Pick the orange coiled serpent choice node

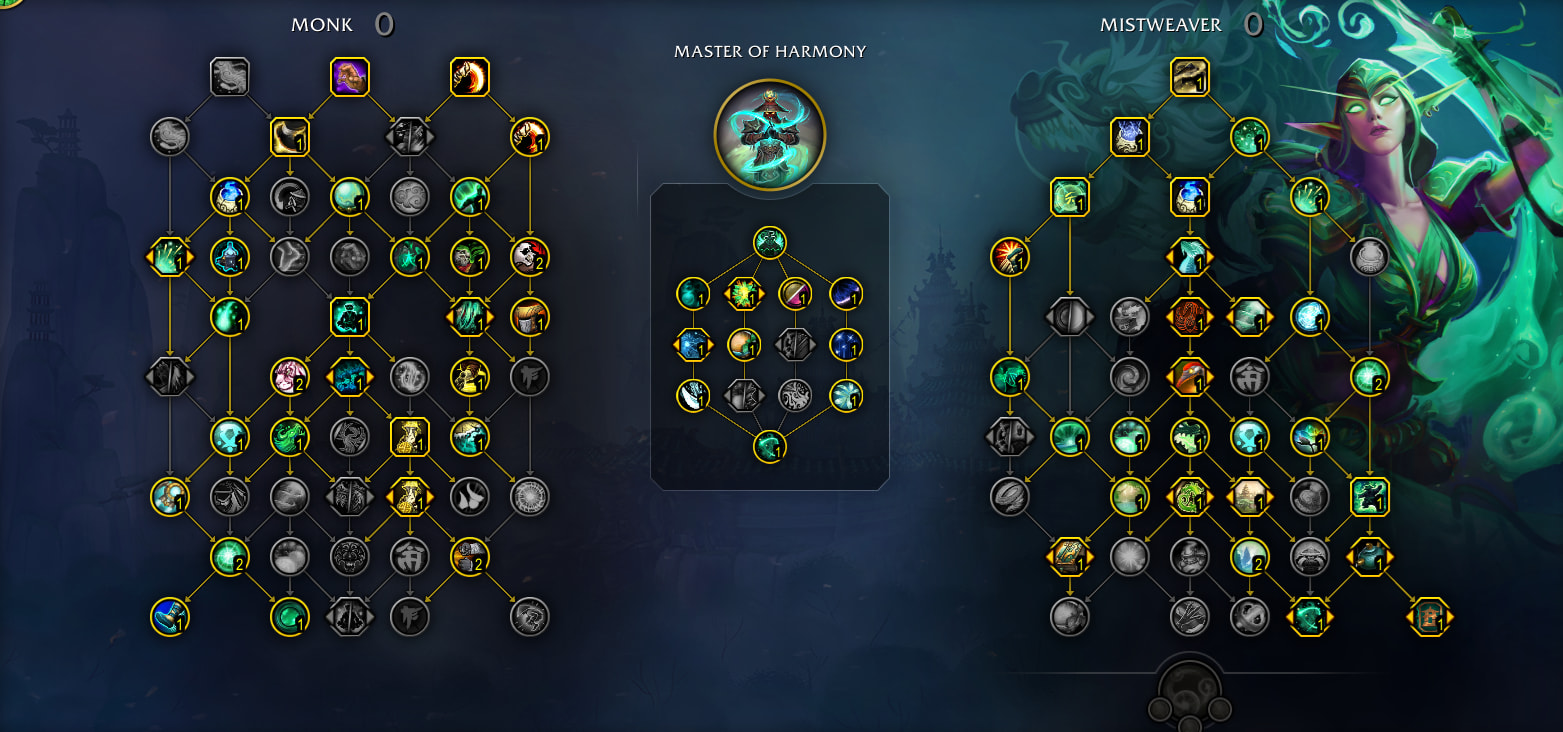pos(1189,317)
